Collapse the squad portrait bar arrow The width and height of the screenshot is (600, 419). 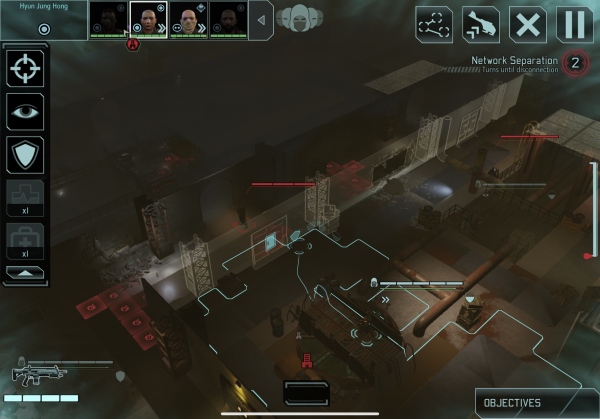tap(261, 19)
